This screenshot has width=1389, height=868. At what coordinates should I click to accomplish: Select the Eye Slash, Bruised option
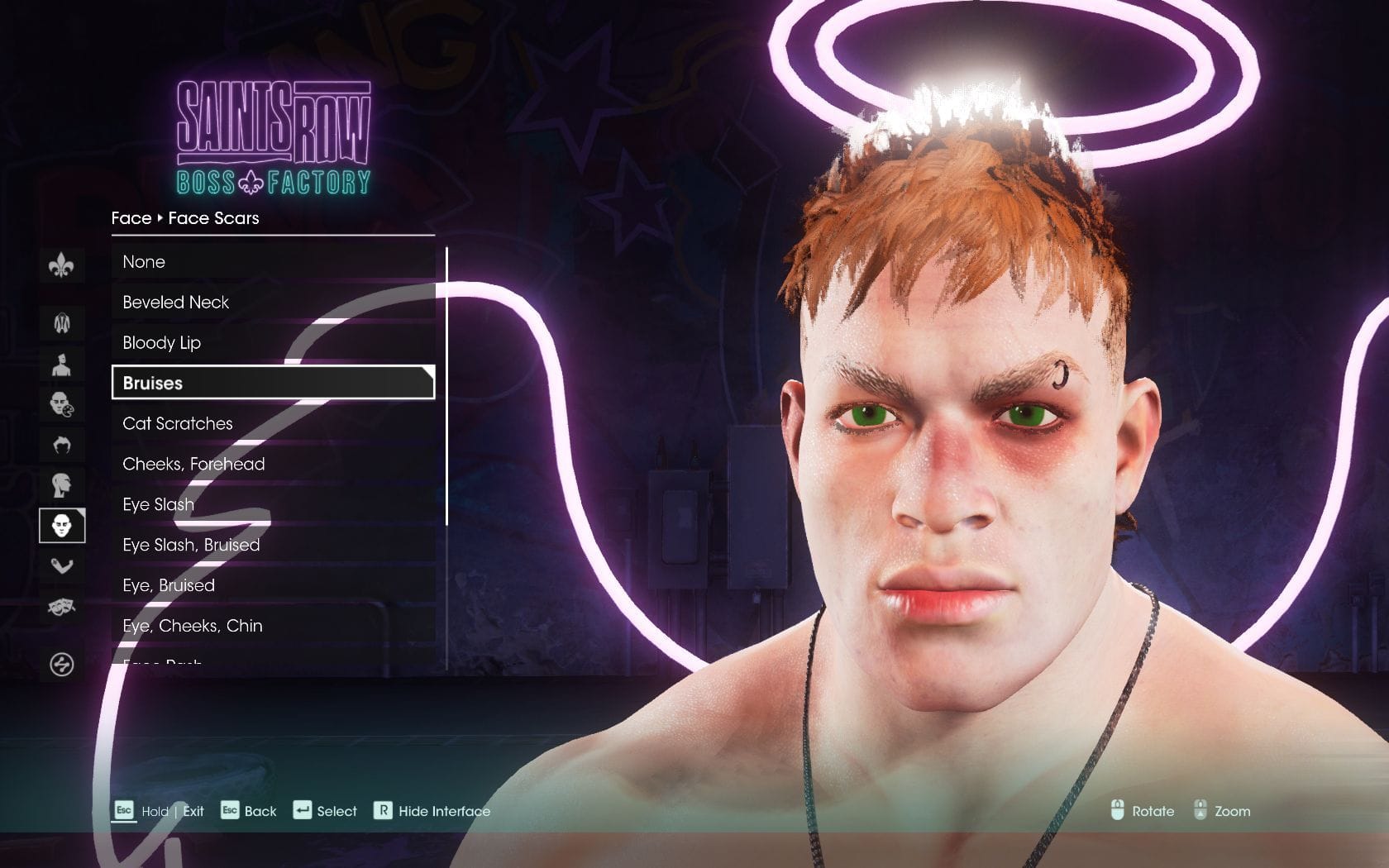tap(273, 545)
